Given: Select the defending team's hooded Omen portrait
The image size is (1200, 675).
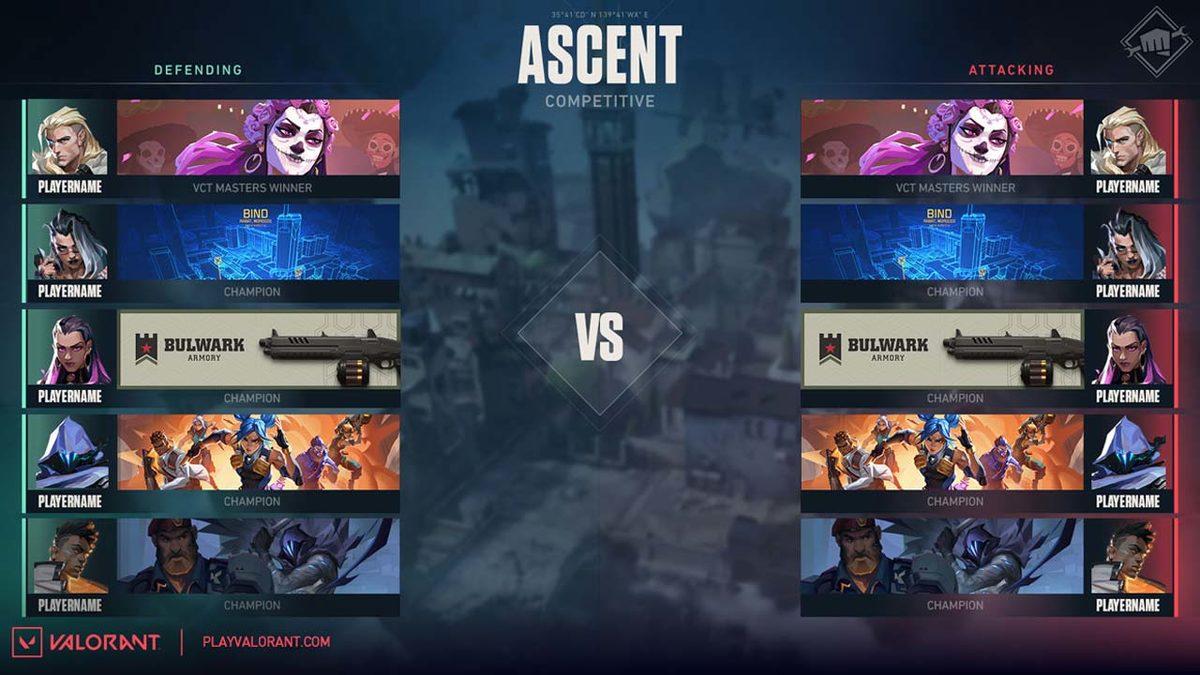Looking at the screenshot, I should (x=69, y=453).
